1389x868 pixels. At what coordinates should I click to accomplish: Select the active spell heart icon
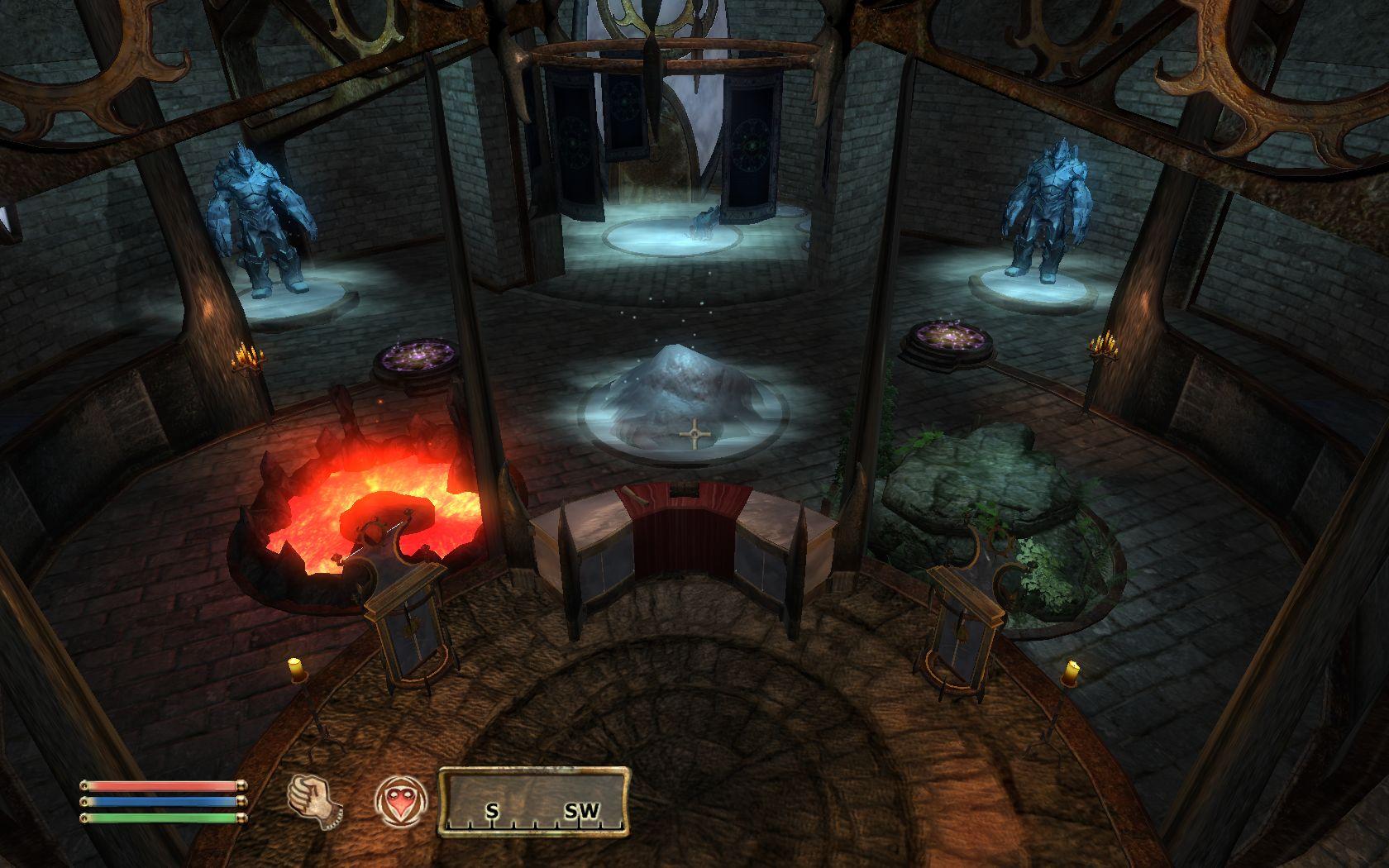coord(400,800)
